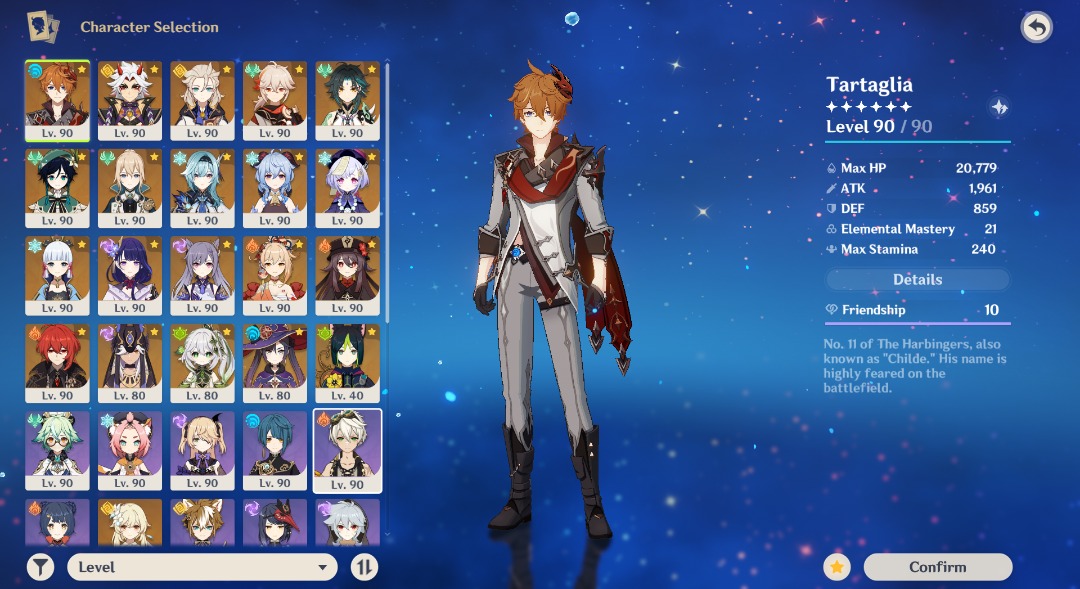Select Arataki Itto's portrait
This screenshot has height=589, width=1080.
[x=130, y=100]
